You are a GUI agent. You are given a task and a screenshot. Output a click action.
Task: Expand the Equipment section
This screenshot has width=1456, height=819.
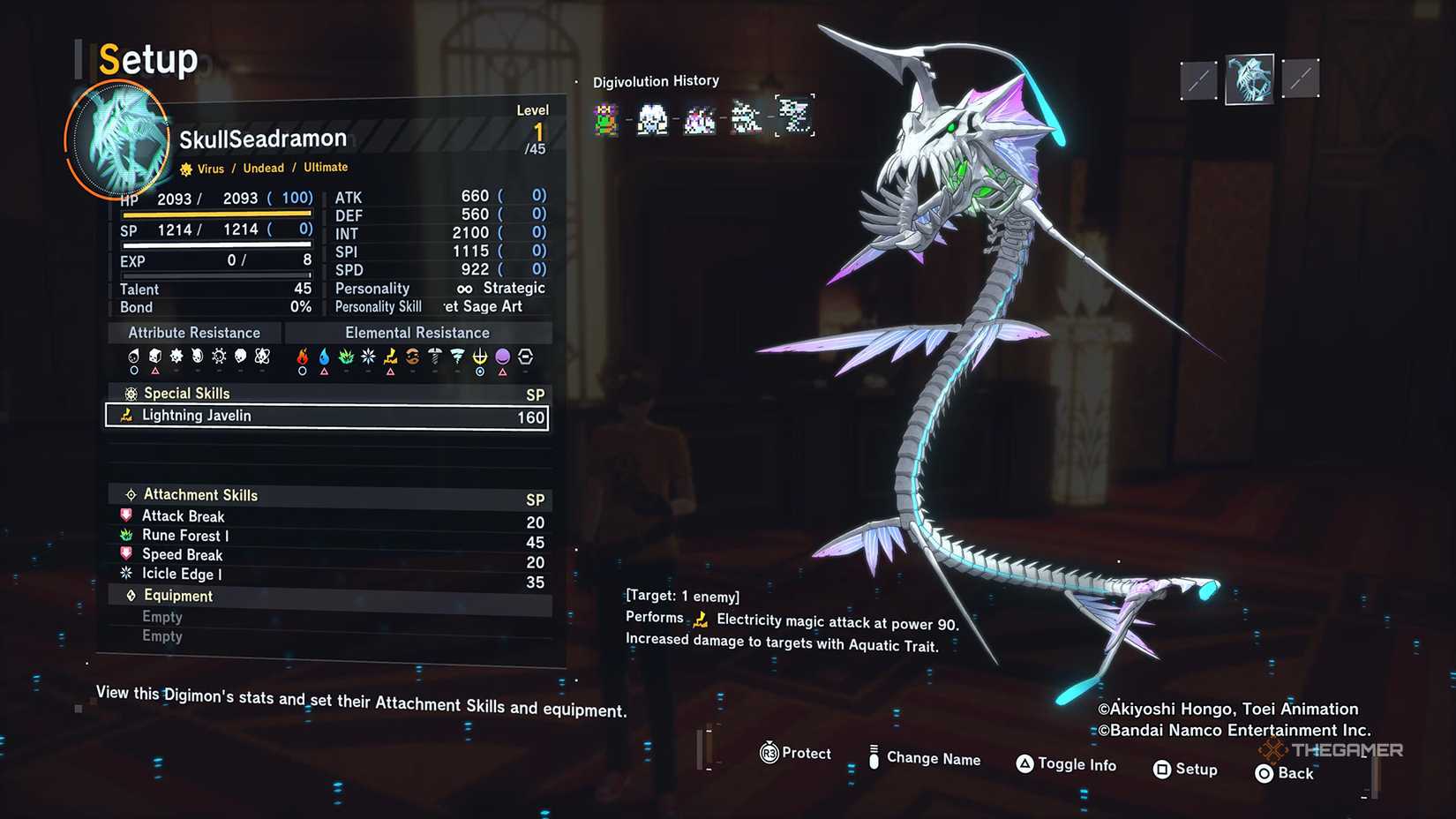178,596
